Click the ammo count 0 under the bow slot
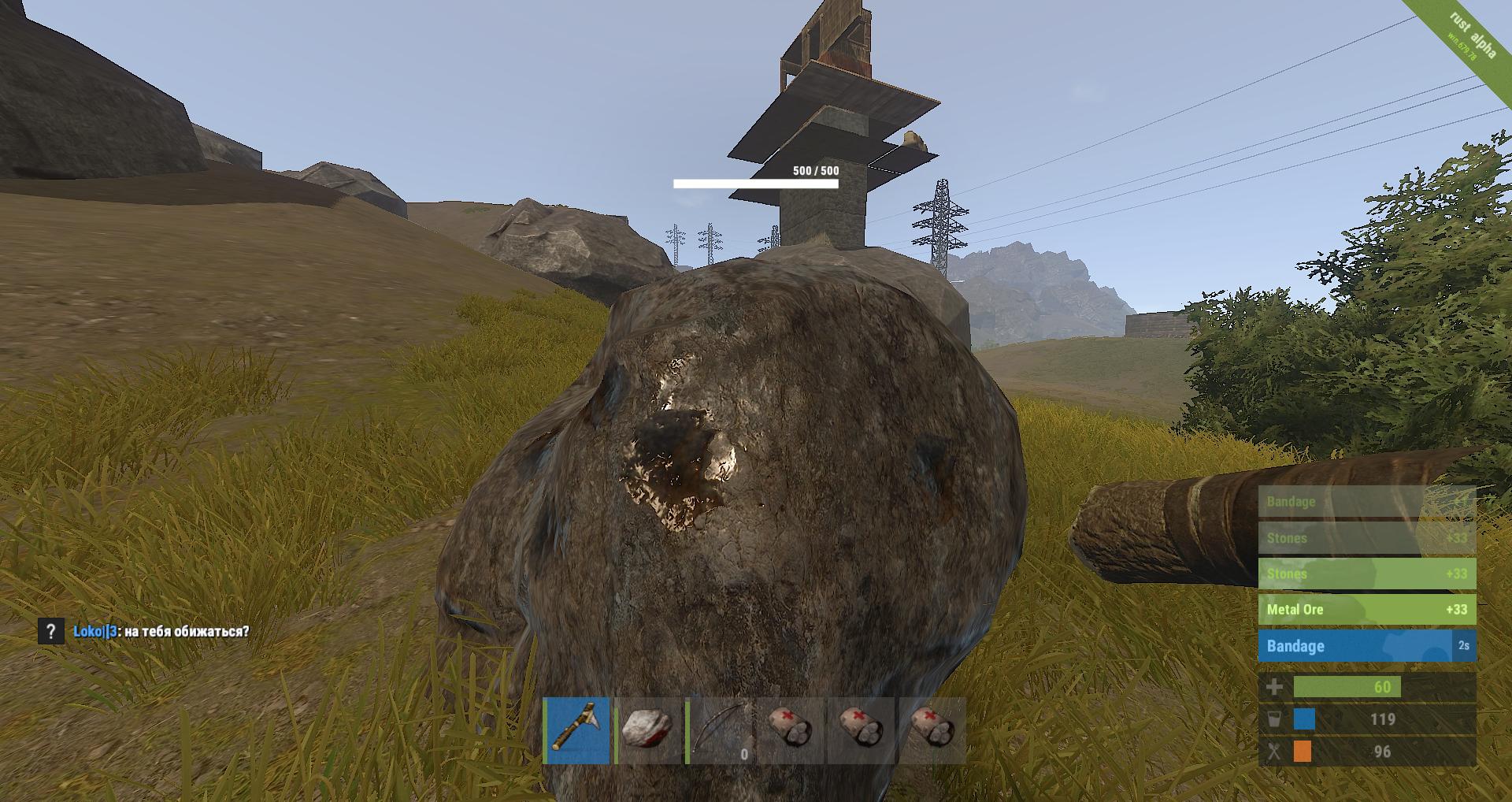Viewport: 1512px width, 802px height. (x=743, y=753)
